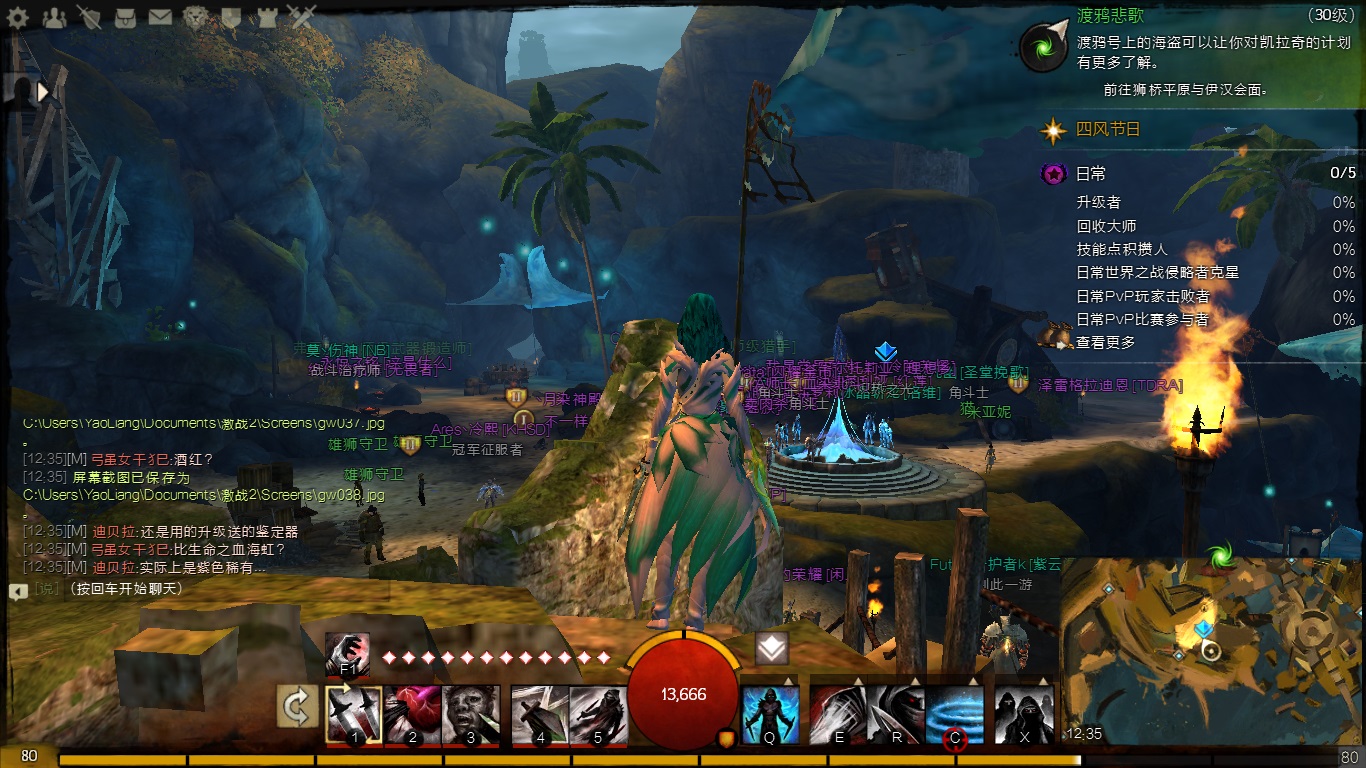Open the inventory bag icon
The height and width of the screenshot is (768, 1366).
pos(124,16)
